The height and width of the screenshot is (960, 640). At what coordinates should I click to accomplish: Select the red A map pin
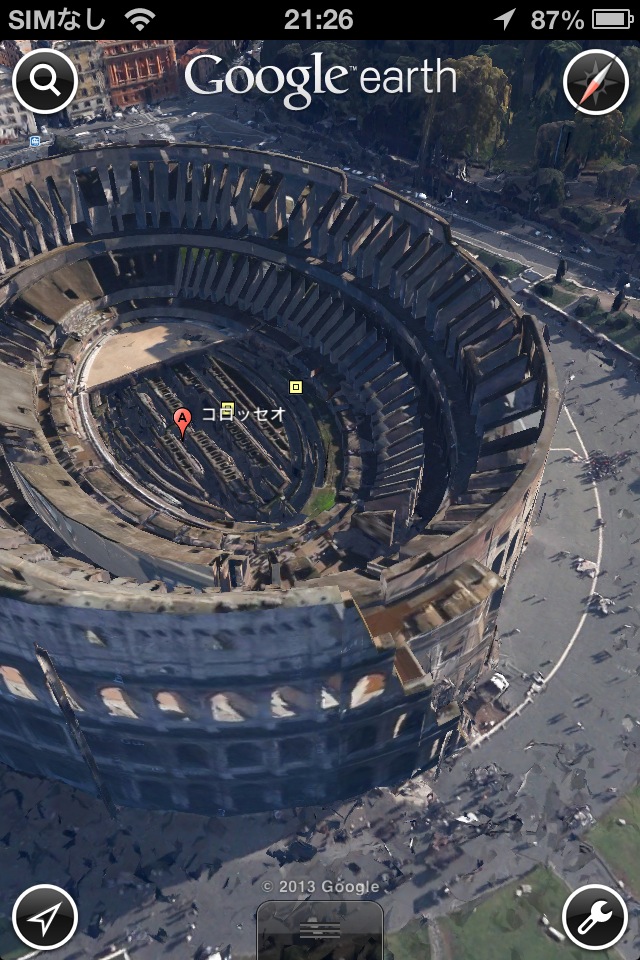pos(182,421)
